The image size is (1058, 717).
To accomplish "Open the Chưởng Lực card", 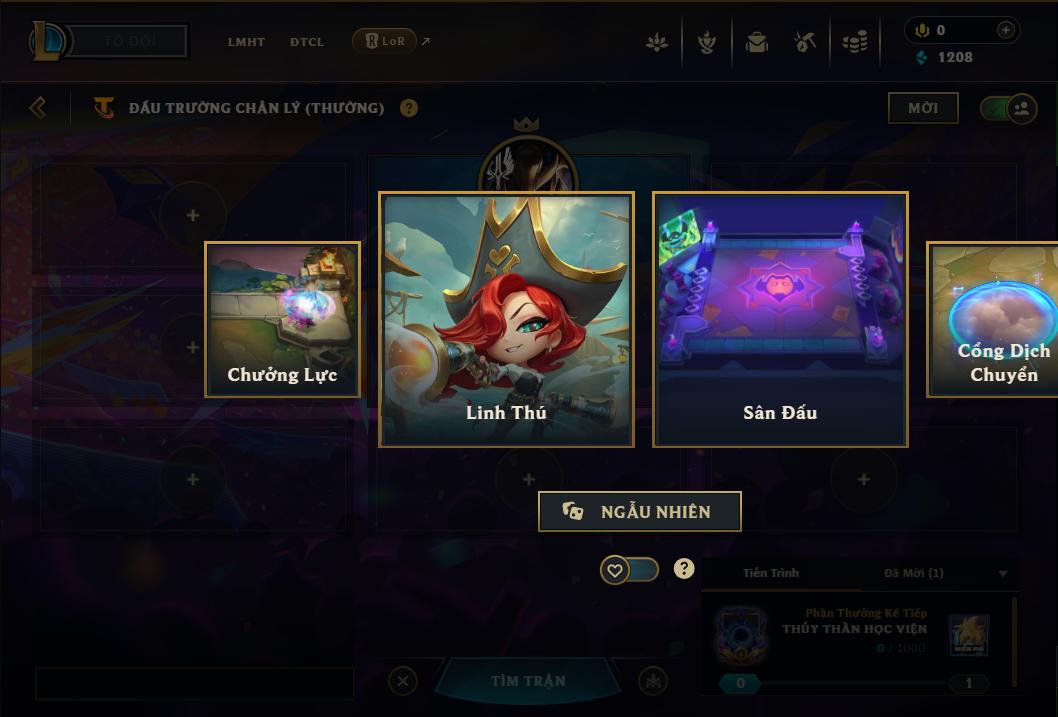I will coord(282,319).
